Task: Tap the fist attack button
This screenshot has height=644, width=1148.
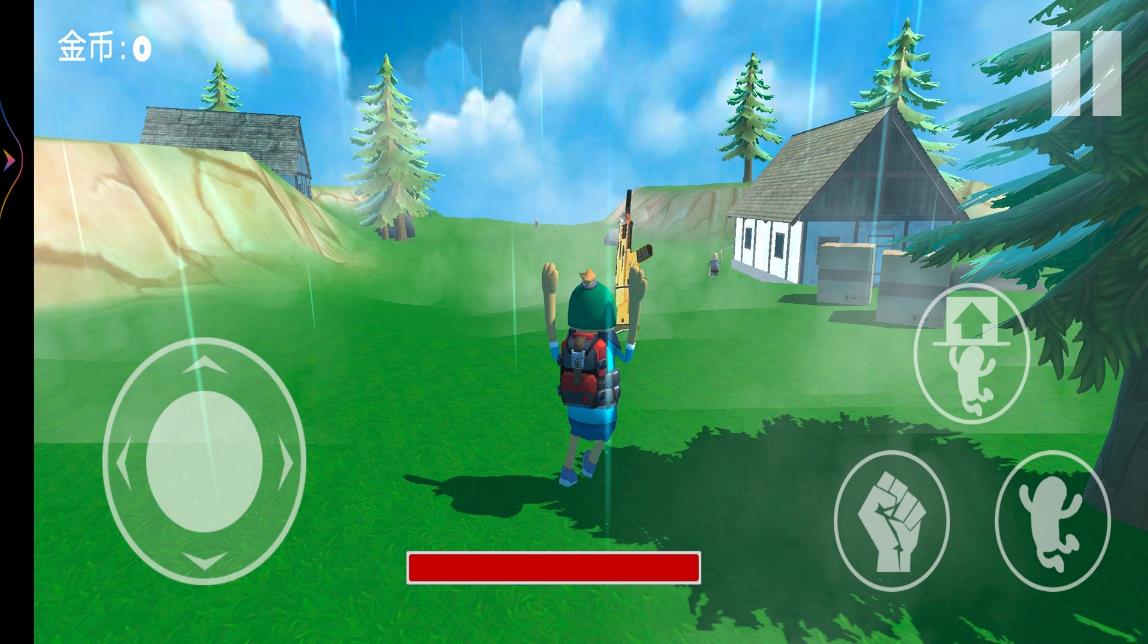Action: (x=892, y=520)
